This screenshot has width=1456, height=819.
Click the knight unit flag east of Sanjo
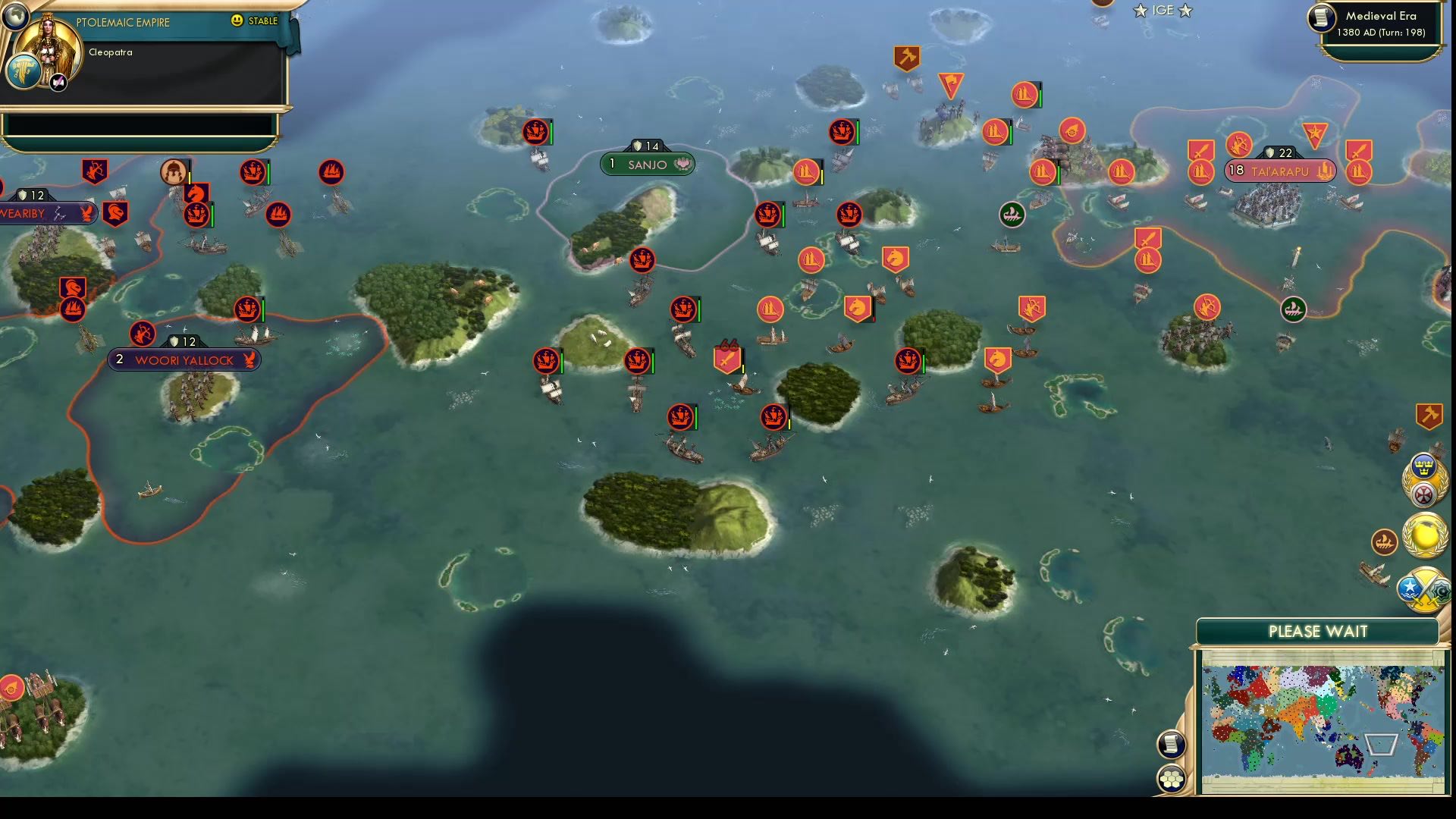[x=895, y=258]
